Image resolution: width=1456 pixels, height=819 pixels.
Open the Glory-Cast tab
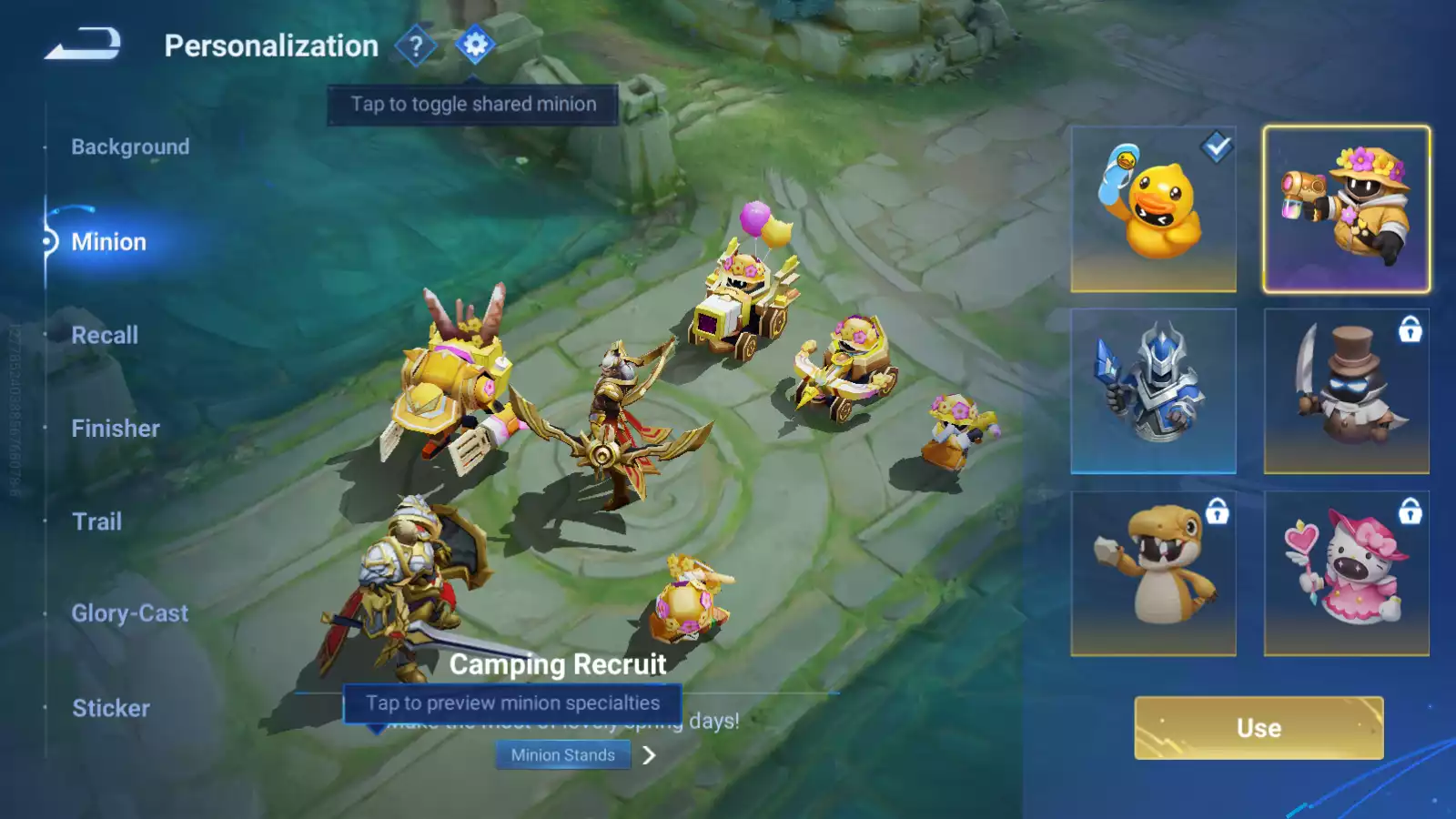point(130,613)
